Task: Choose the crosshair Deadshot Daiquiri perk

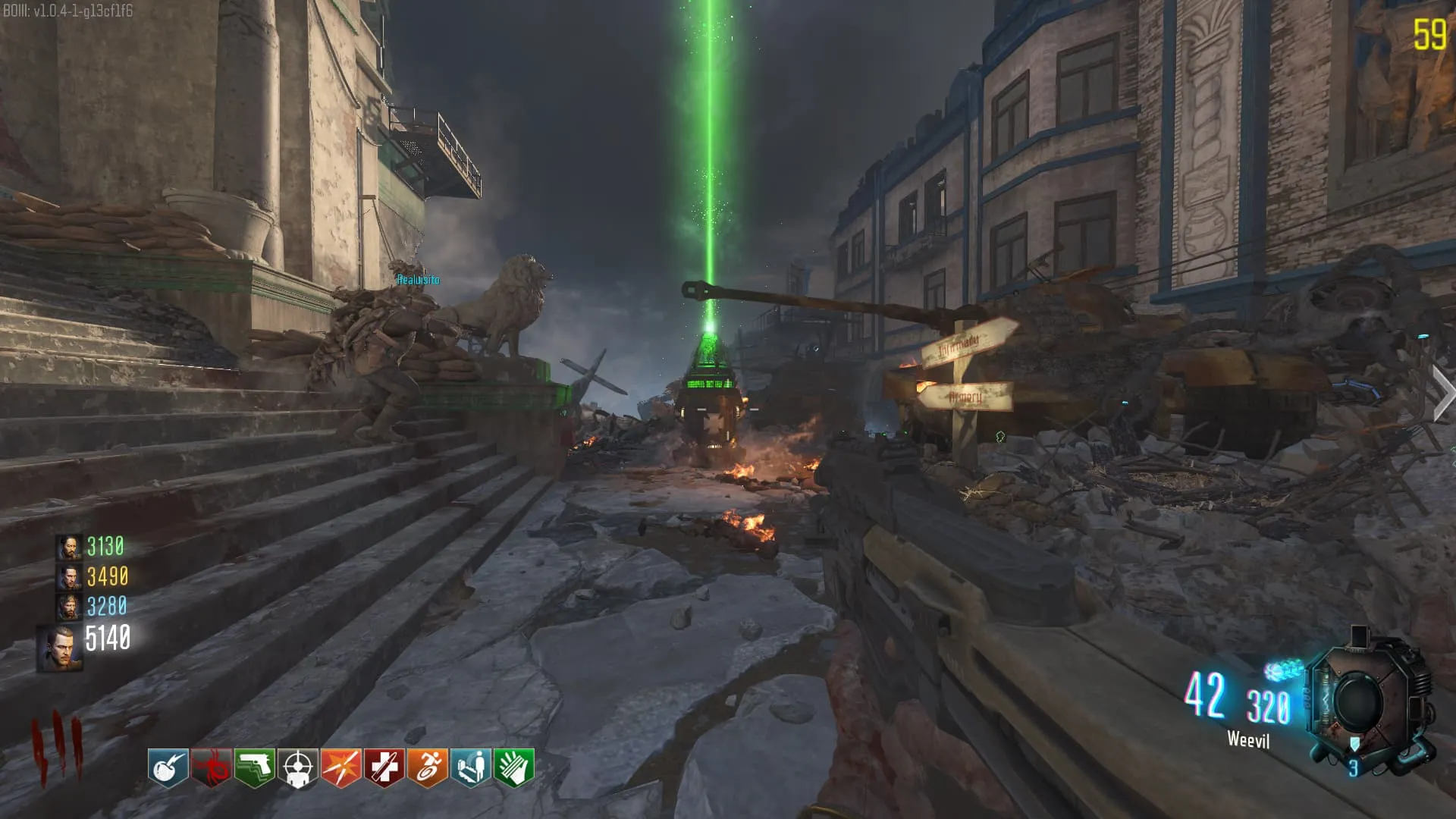Action: click(x=298, y=767)
